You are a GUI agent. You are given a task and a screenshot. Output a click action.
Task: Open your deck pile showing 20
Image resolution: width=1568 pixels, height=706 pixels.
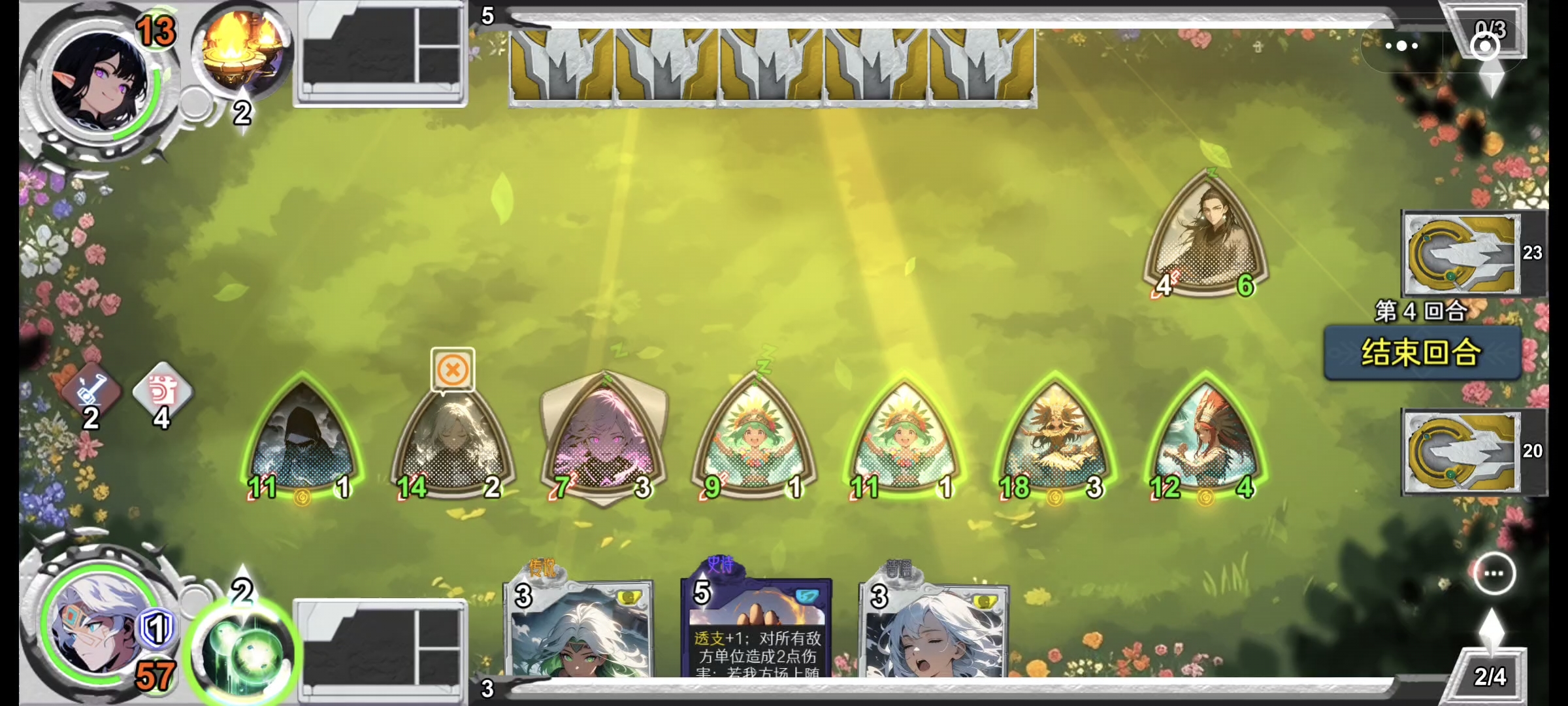1461,452
